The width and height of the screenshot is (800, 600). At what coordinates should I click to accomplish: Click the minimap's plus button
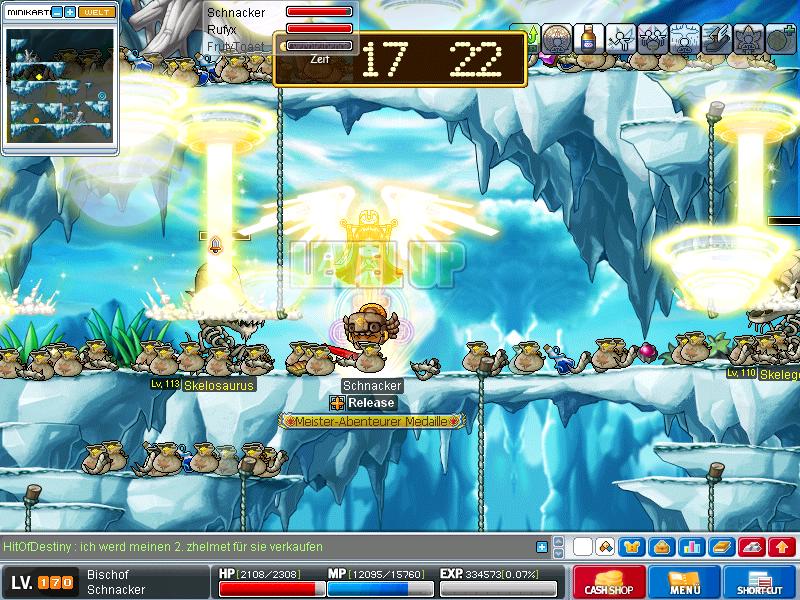tap(70, 12)
